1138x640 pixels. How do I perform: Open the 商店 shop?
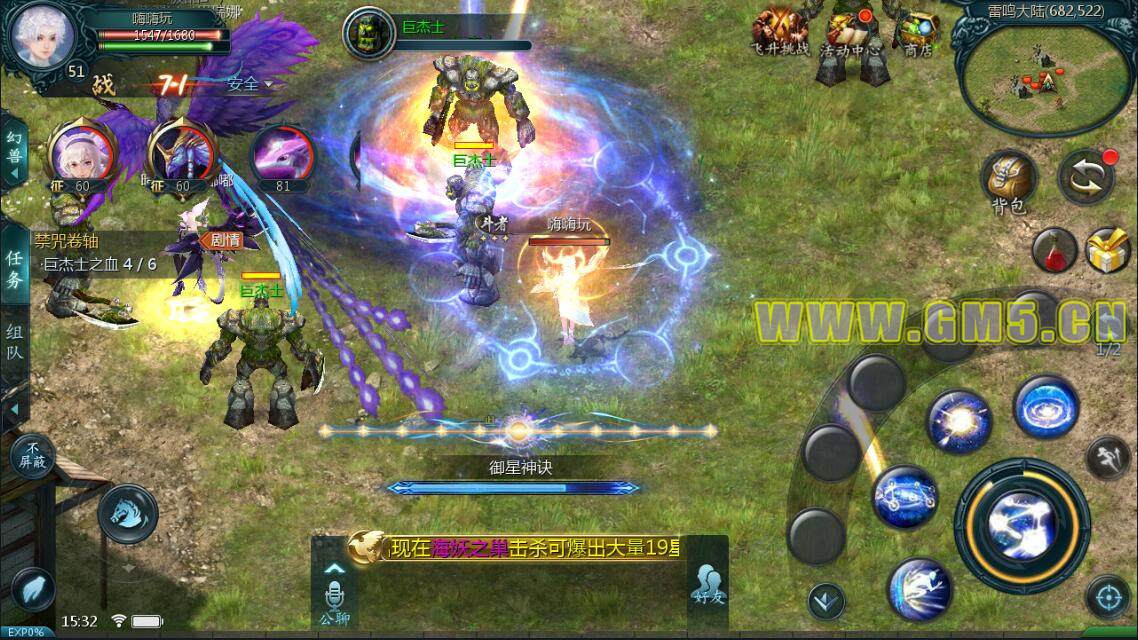coord(916,32)
